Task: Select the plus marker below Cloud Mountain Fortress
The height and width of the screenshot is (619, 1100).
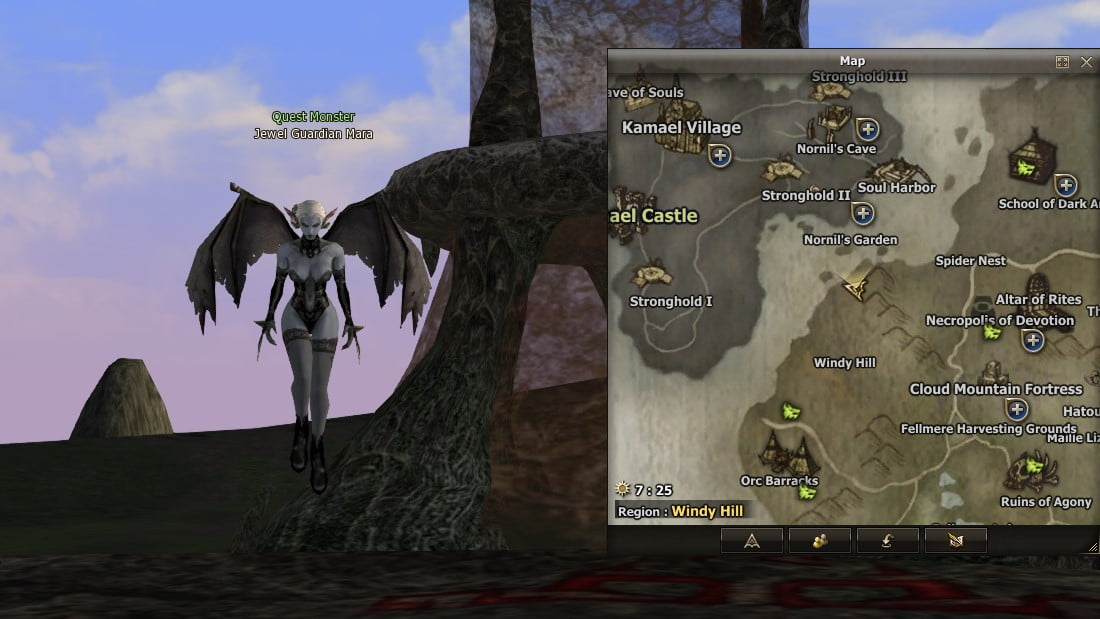Action: click(x=1017, y=409)
